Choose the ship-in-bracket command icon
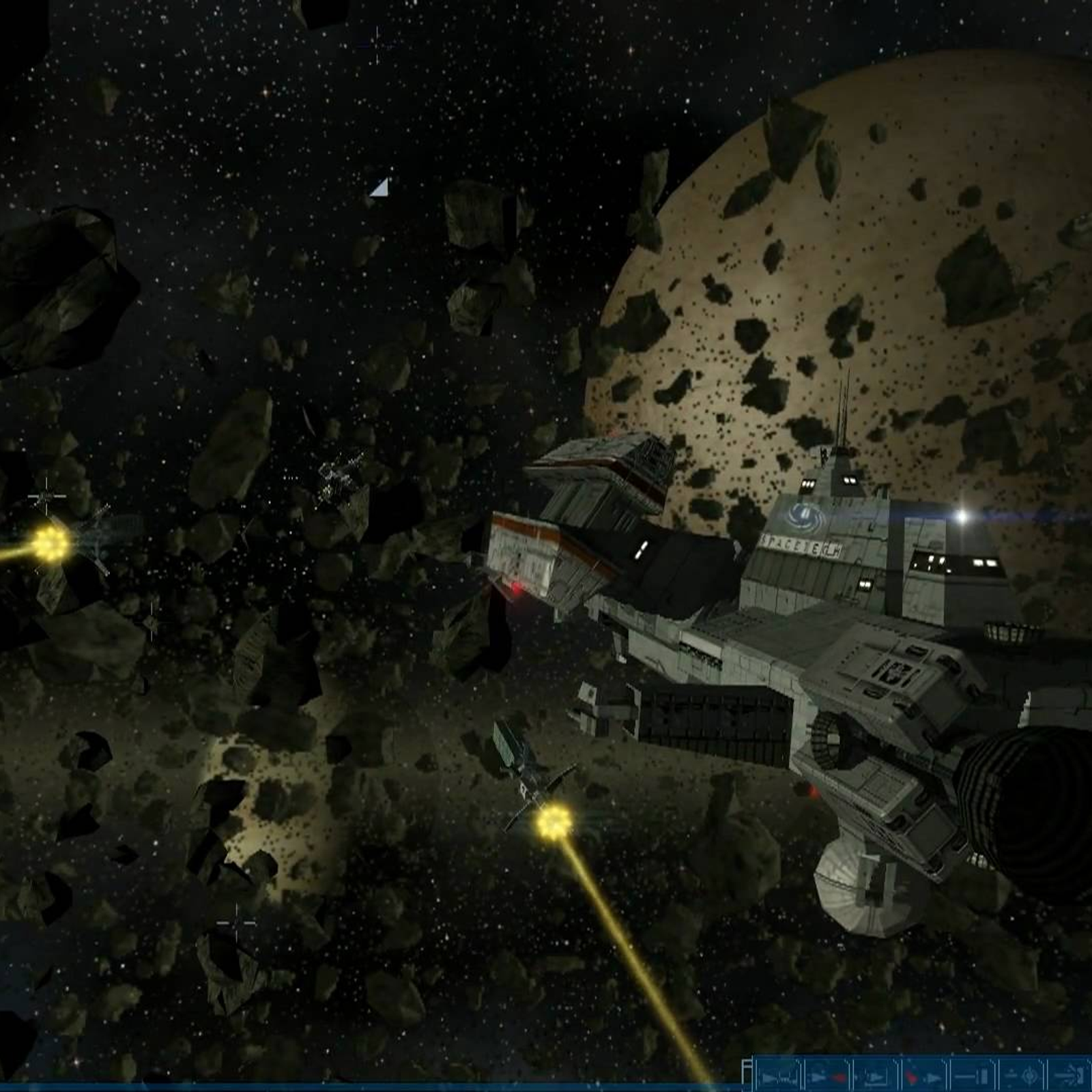This screenshot has width=1092, height=1092. pyautogui.click(x=876, y=1076)
